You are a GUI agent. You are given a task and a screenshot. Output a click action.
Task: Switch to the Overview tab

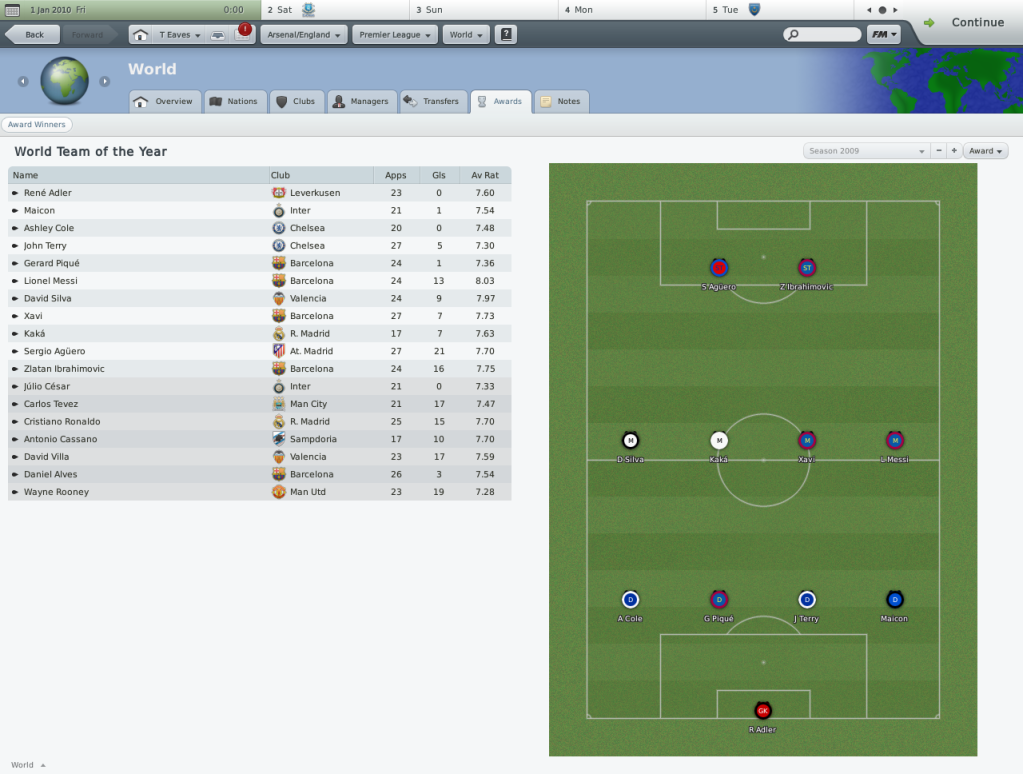(x=165, y=101)
